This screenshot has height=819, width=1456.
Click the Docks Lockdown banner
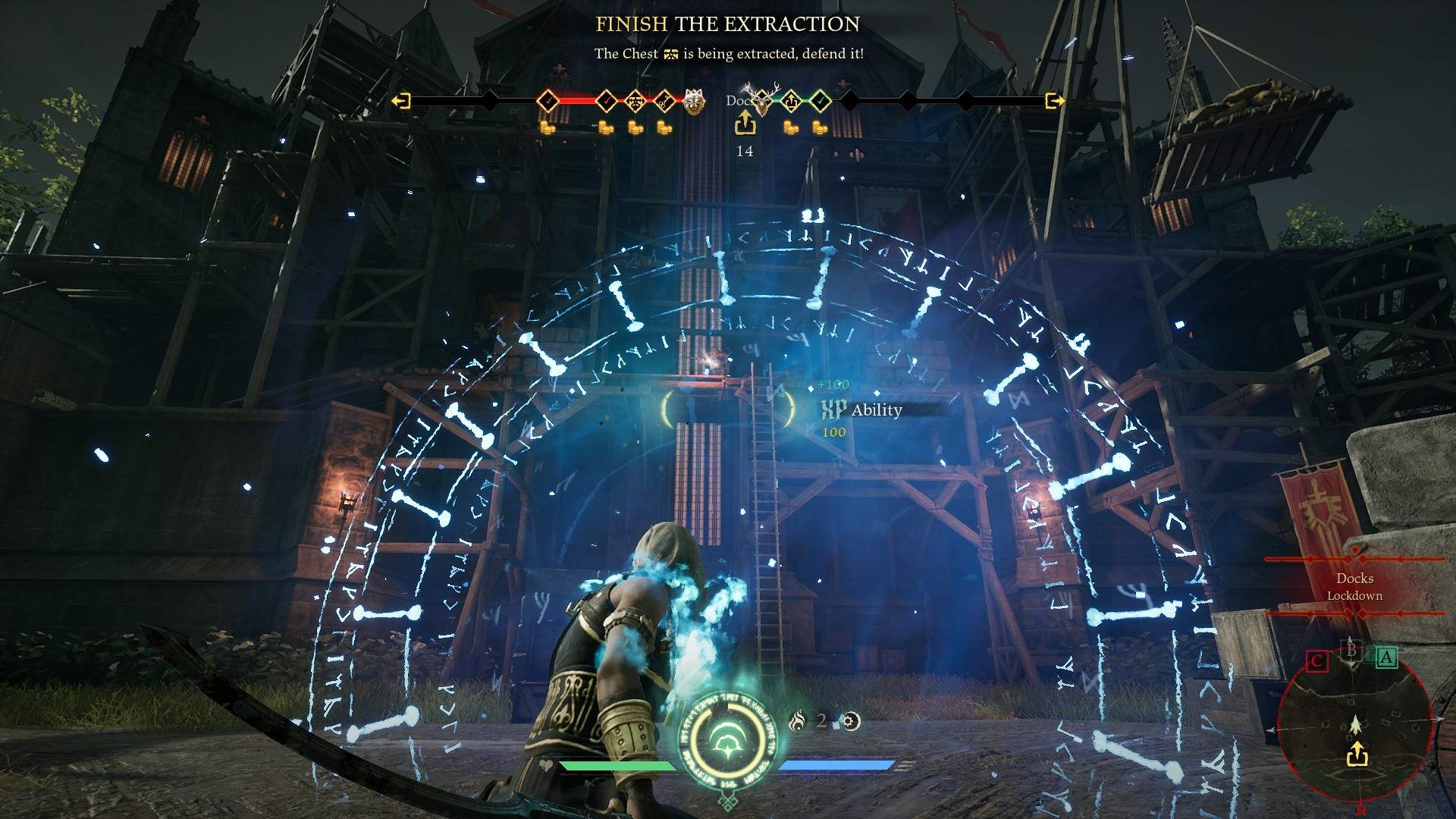click(x=1354, y=587)
